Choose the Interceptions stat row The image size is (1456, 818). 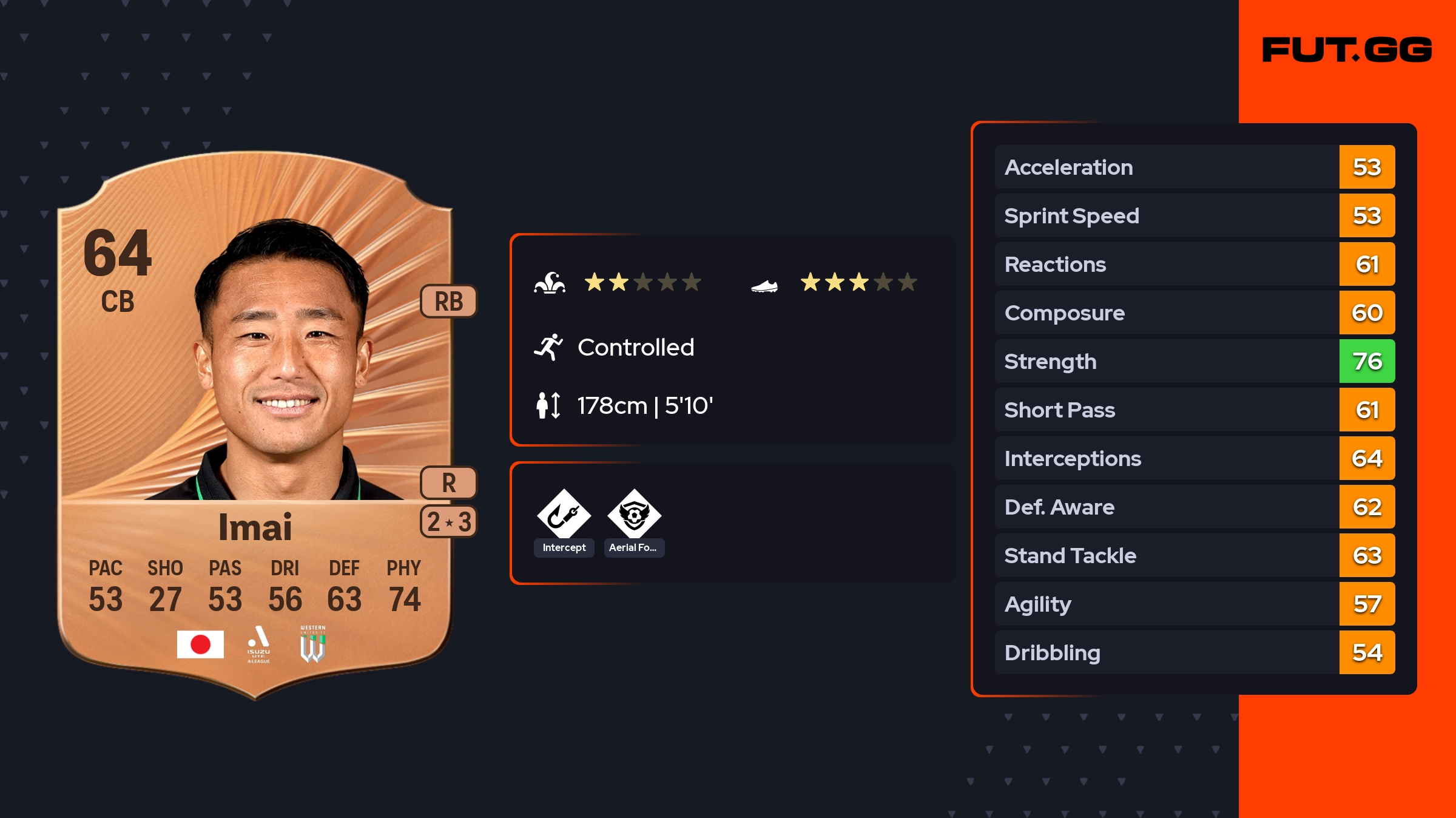pos(1194,458)
